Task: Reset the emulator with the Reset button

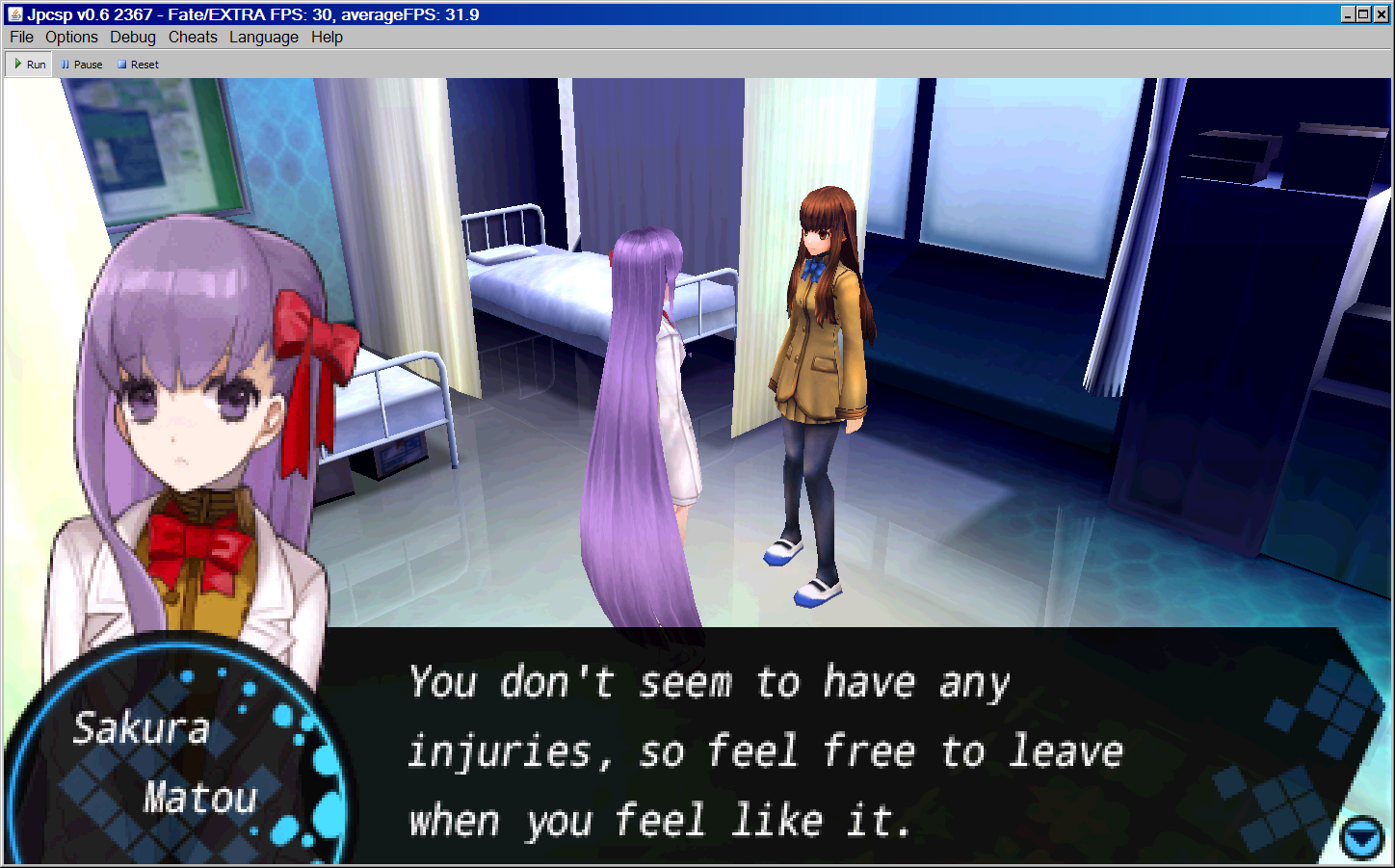Action: coord(138,65)
